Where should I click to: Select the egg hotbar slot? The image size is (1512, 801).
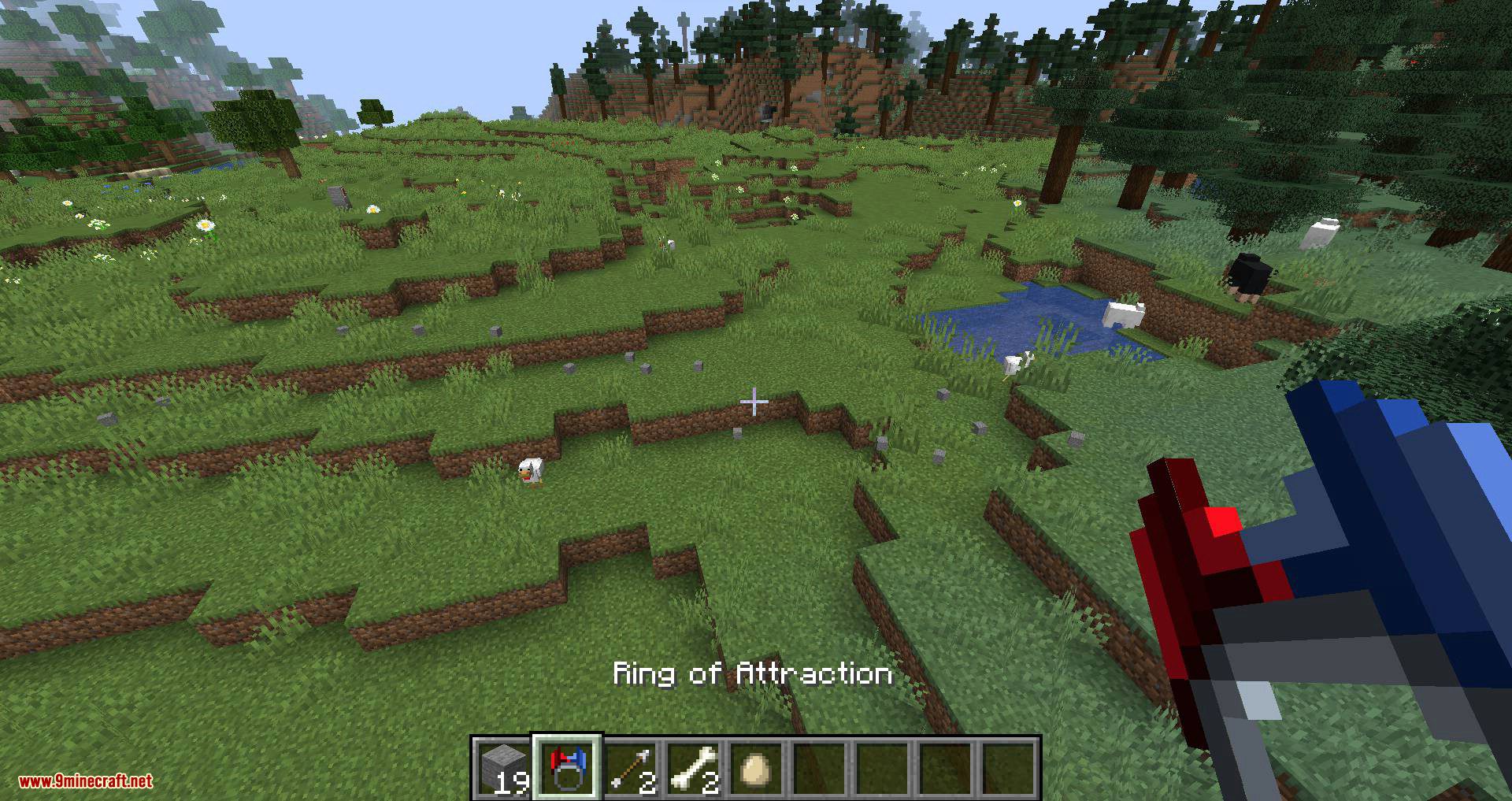(757, 767)
